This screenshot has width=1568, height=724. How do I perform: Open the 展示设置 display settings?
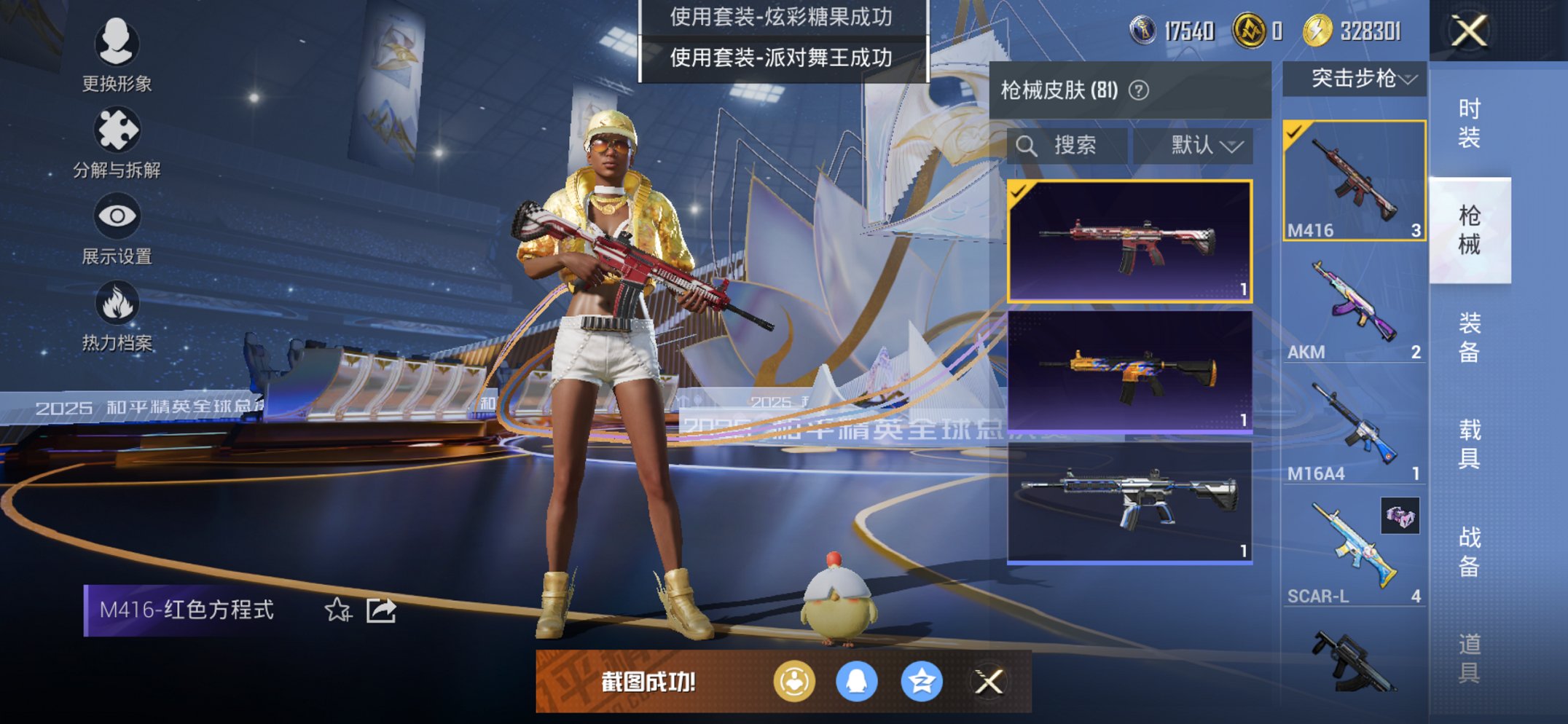(119, 216)
